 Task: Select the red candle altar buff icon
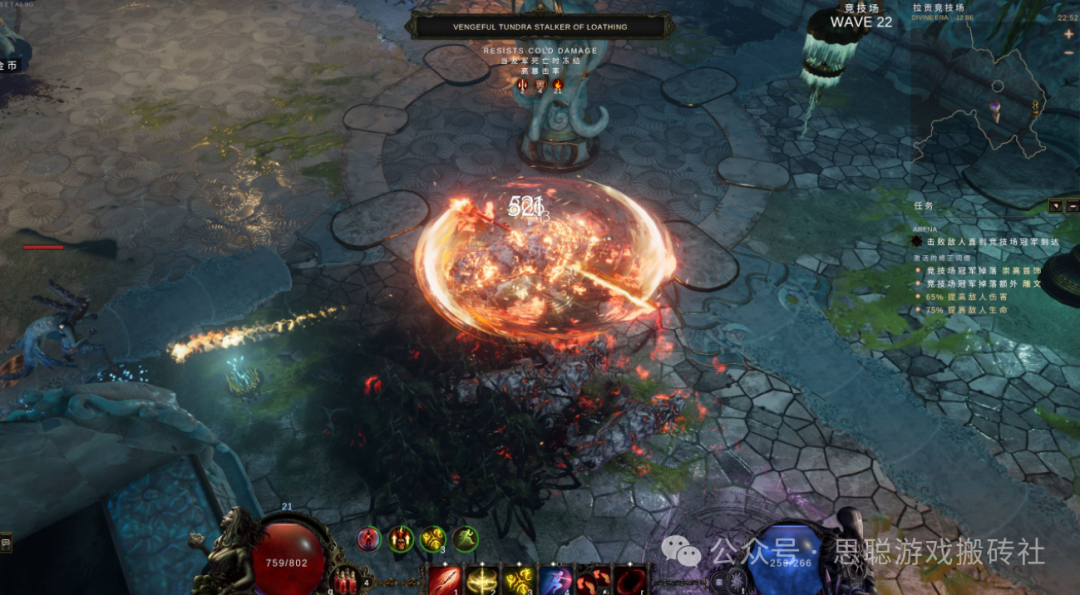click(x=402, y=539)
